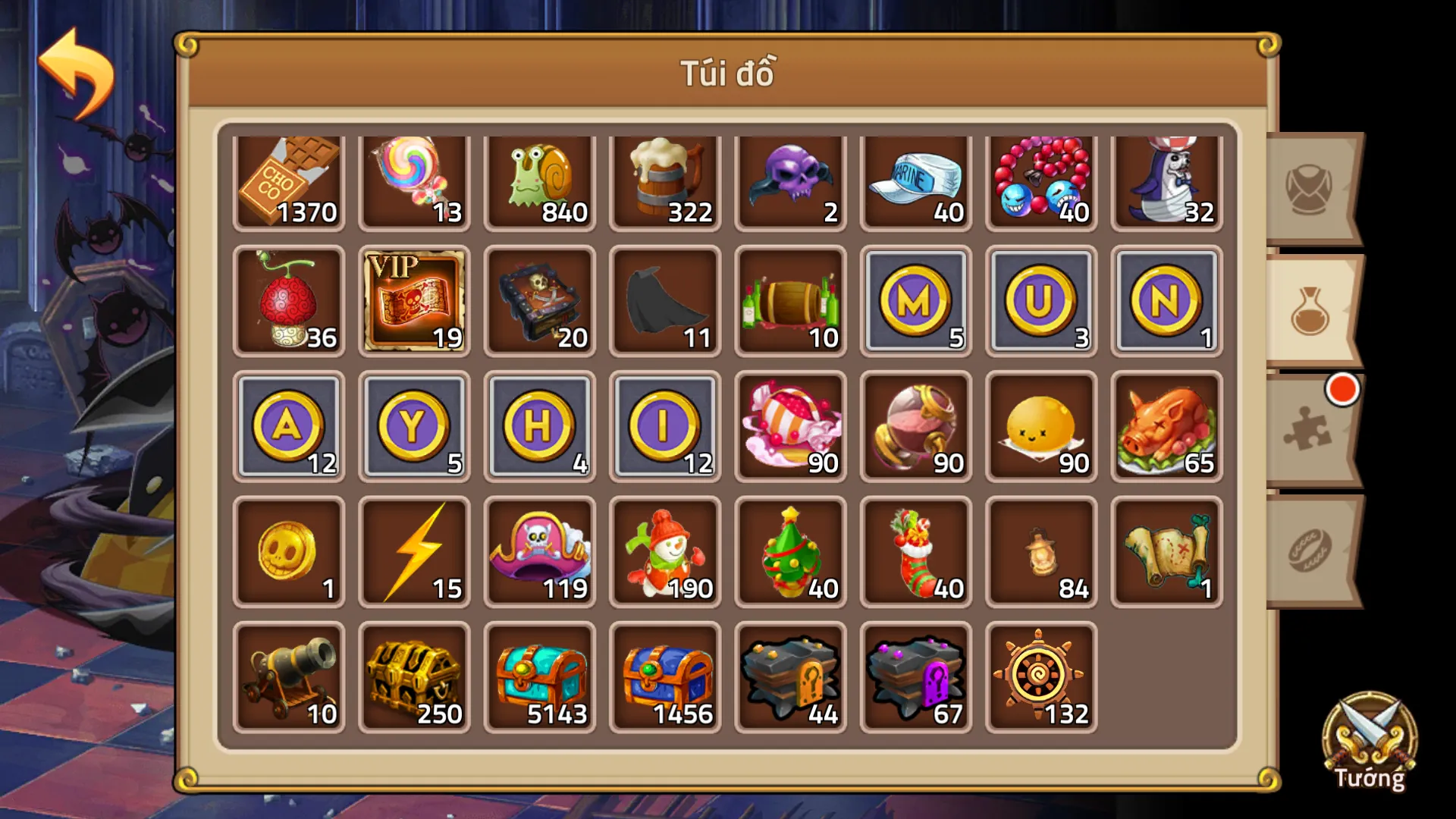Open the skull book item showing 20
The image size is (1456, 819).
[x=539, y=303]
